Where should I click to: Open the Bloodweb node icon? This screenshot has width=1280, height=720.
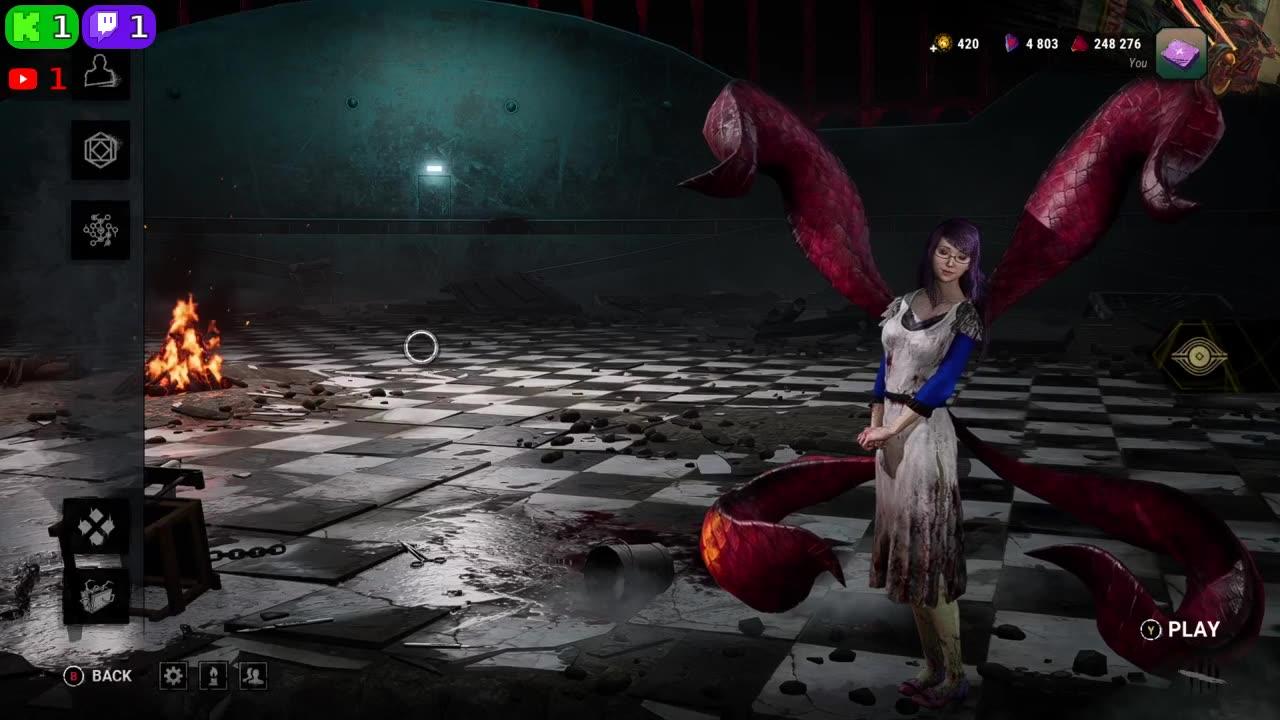[100, 230]
